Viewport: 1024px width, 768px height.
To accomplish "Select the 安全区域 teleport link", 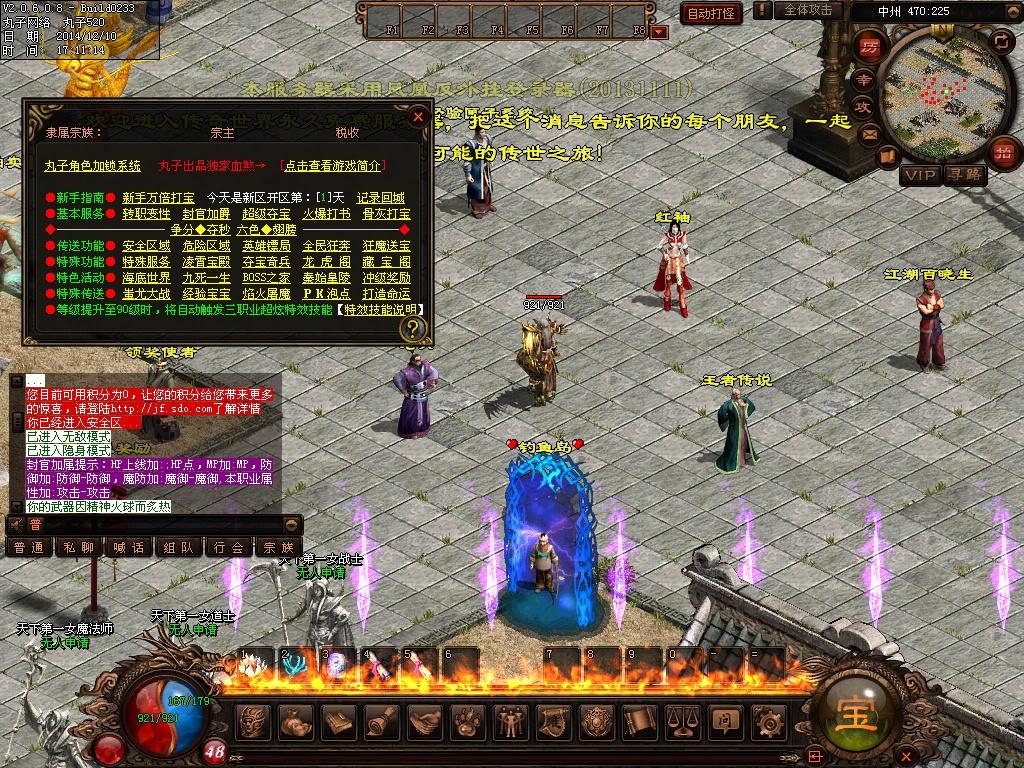I will tap(146, 246).
